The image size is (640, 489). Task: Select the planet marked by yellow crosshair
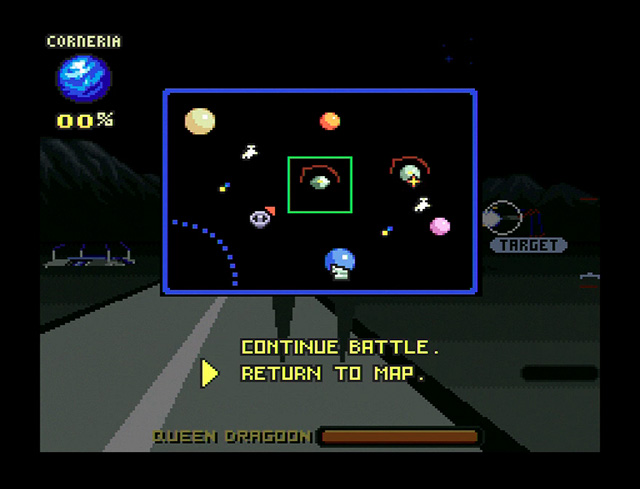[x=410, y=175]
